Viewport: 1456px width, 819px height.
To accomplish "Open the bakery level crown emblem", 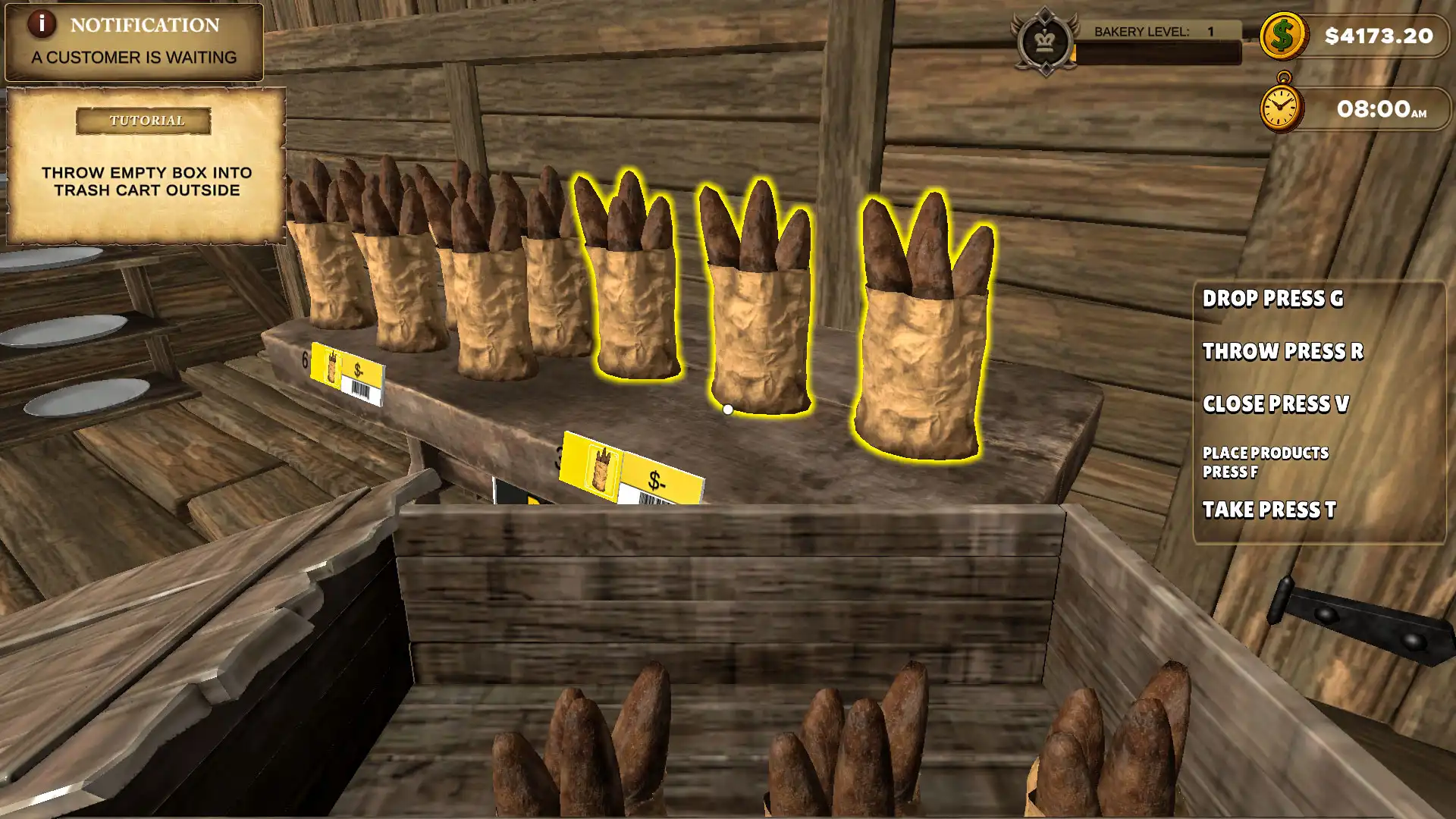I will tap(1045, 41).
